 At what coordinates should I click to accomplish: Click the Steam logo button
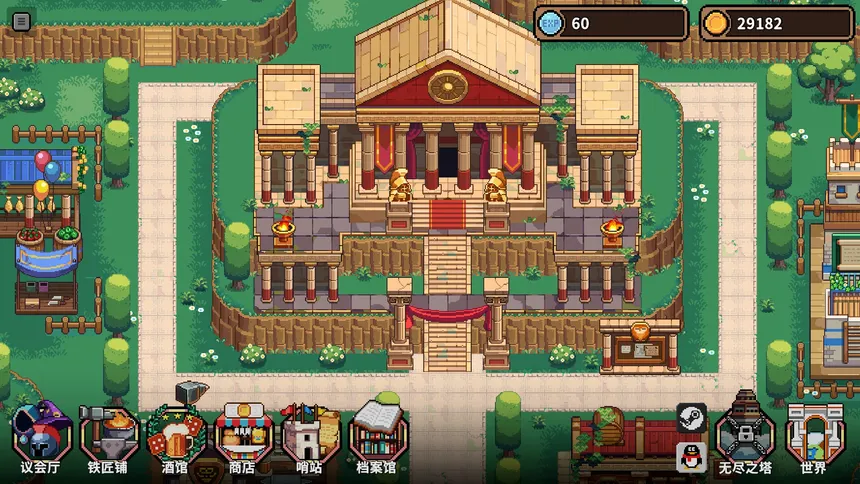(691, 417)
